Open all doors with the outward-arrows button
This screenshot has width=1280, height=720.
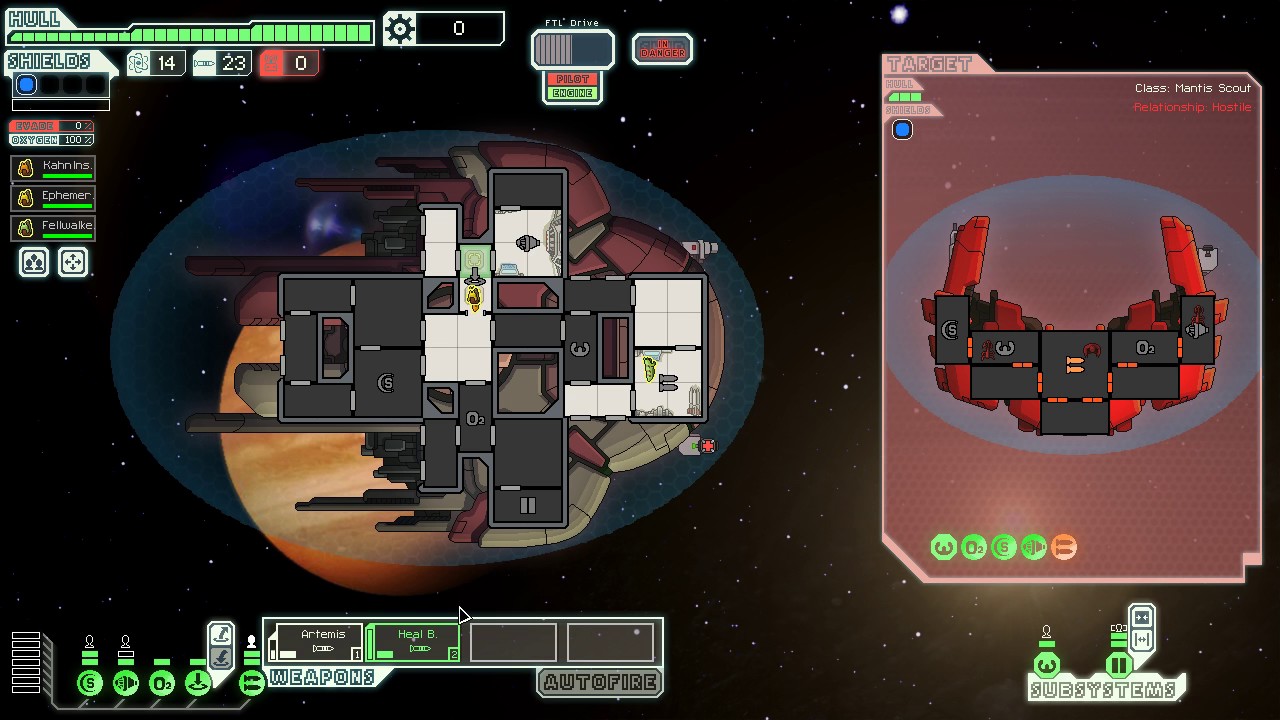tap(1142, 640)
